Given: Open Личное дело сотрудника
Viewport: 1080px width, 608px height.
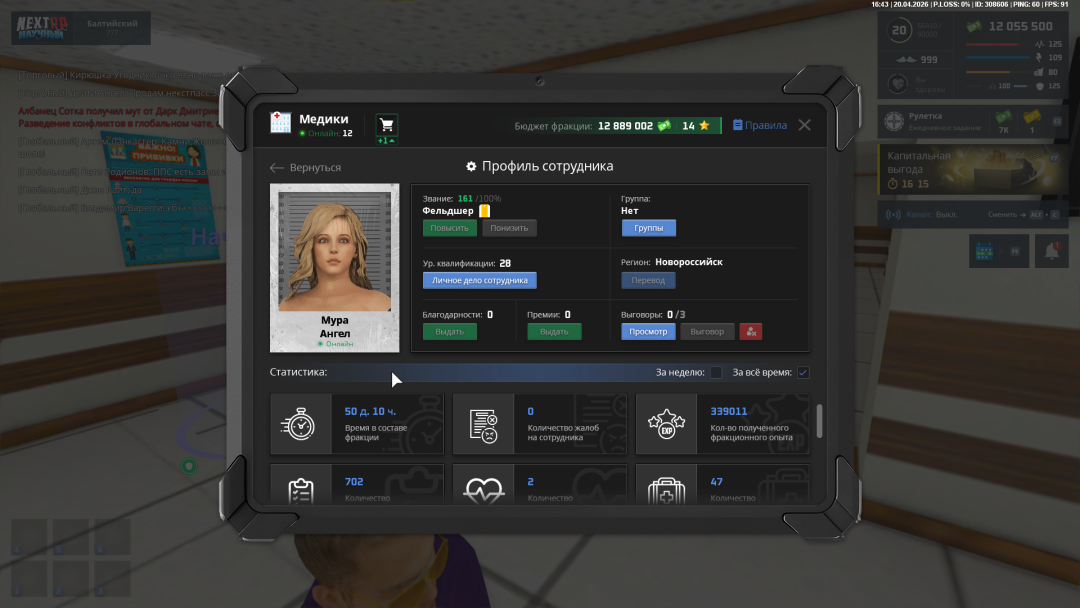Looking at the screenshot, I should tap(479, 281).
